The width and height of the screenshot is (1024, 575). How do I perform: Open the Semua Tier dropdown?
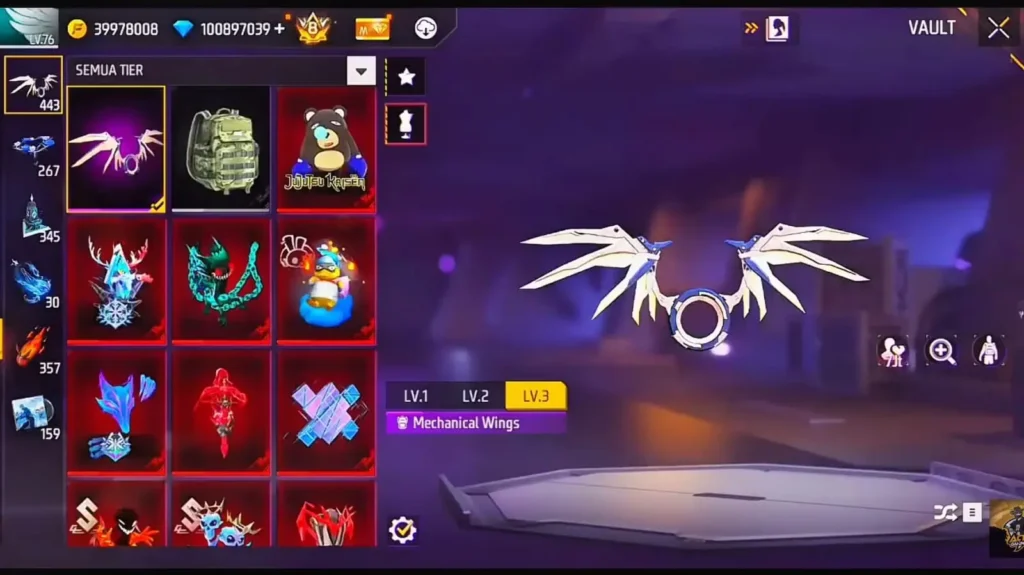pyautogui.click(x=360, y=70)
